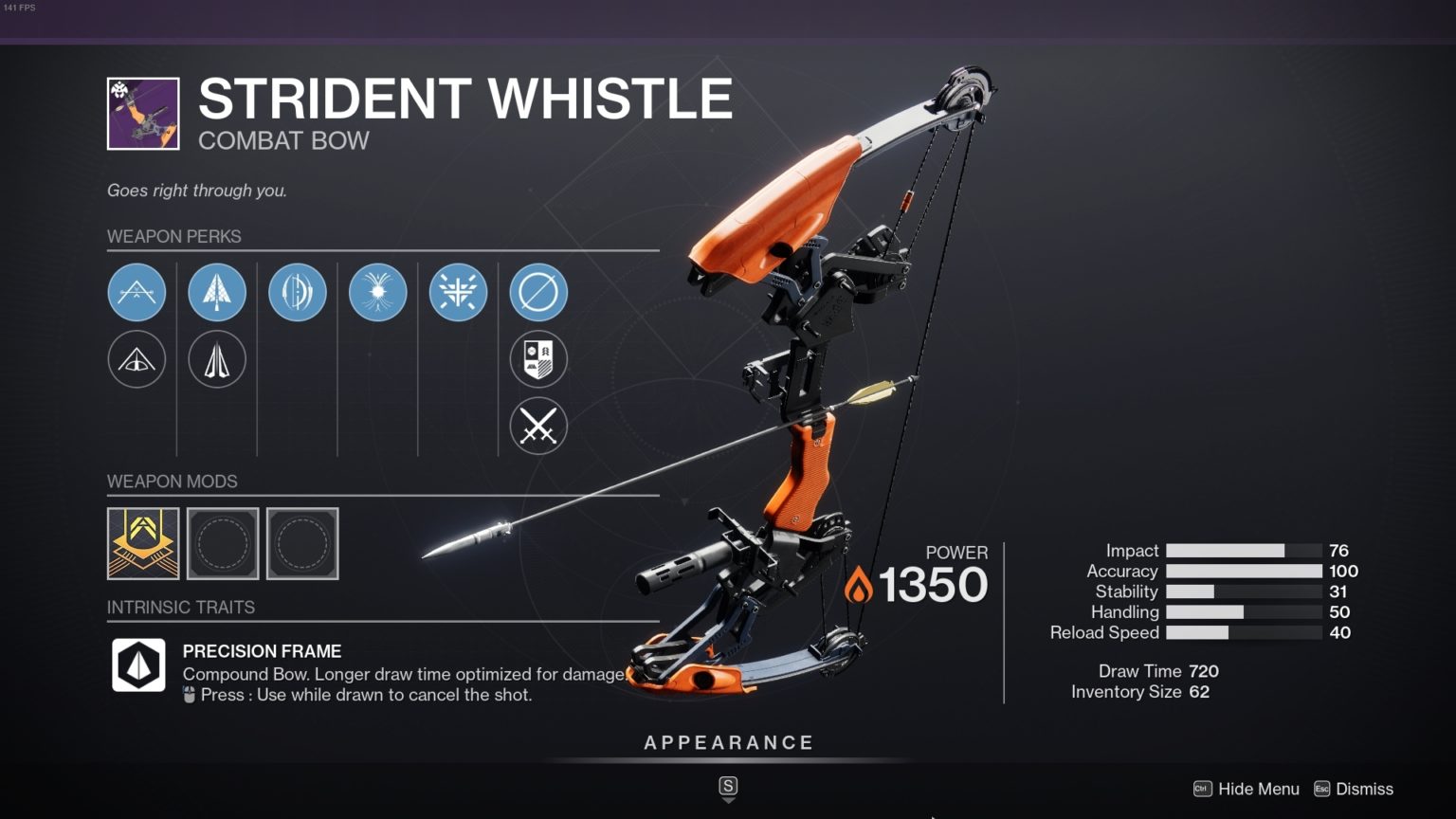Select the bow limb perk in the third column
The width and height of the screenshot is (1456, 819).
tap(298, 292)
